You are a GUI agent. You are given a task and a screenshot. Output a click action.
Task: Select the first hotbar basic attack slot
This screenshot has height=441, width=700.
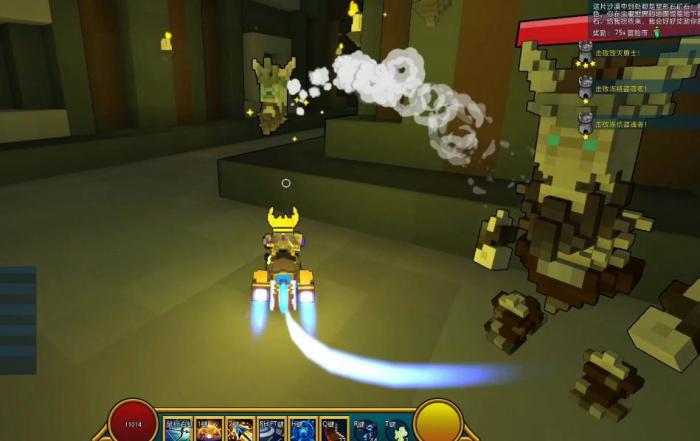[x=178, y=430]
